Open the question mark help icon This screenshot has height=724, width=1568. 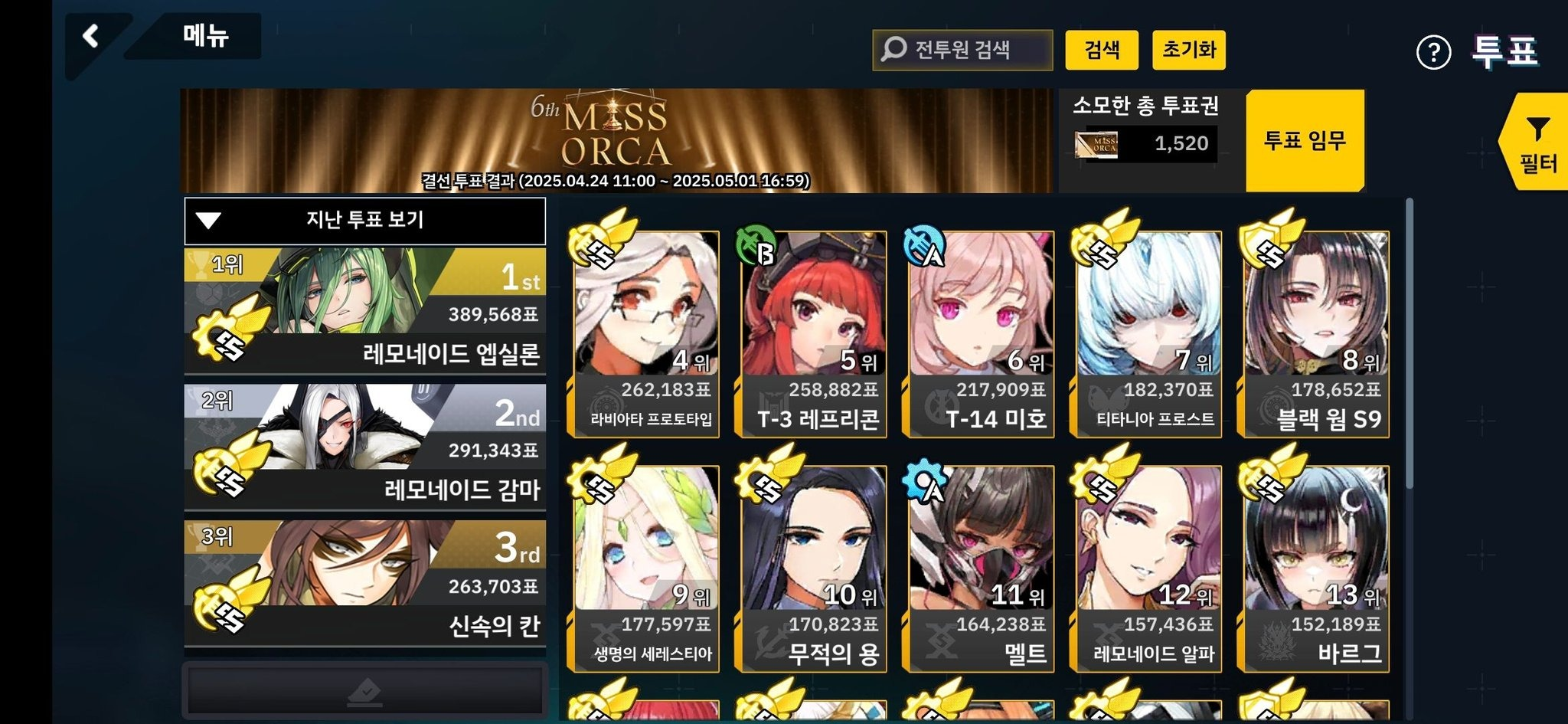(x=1433, y=53)
